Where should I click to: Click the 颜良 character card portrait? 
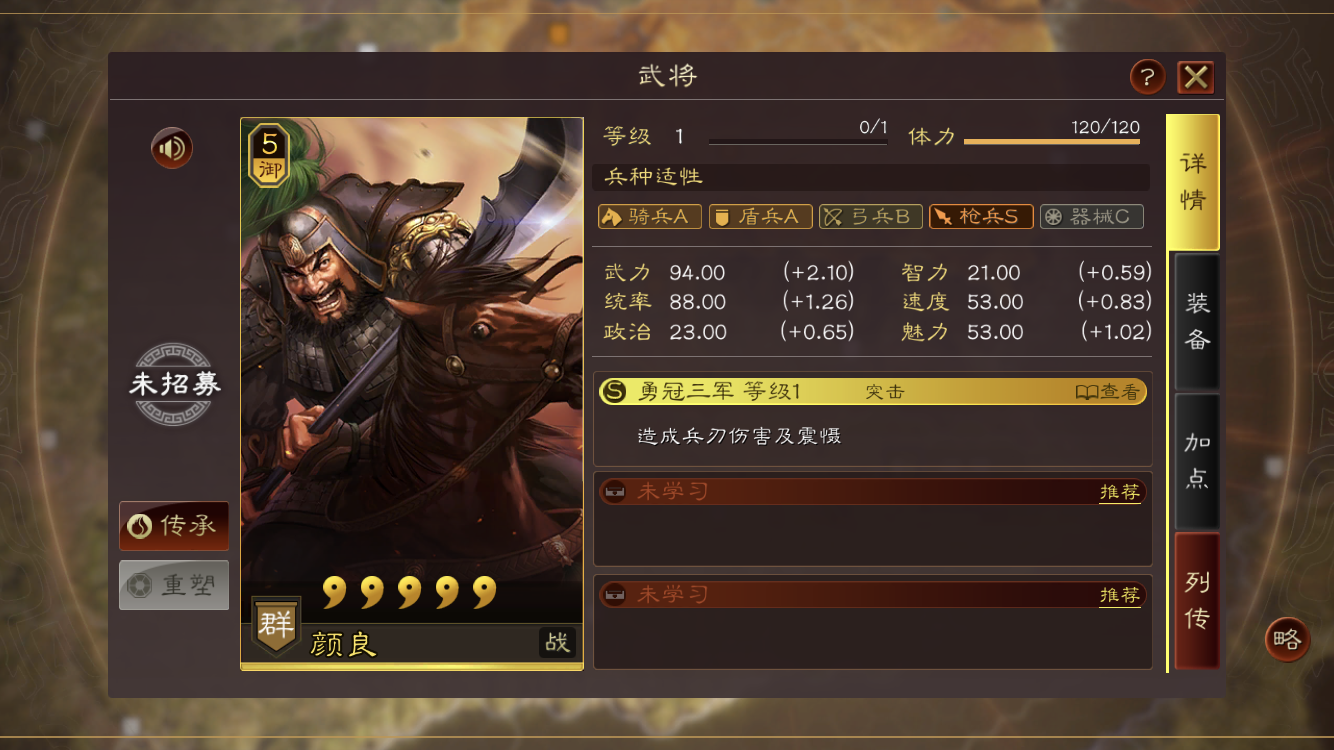click(x=411, y=390)
